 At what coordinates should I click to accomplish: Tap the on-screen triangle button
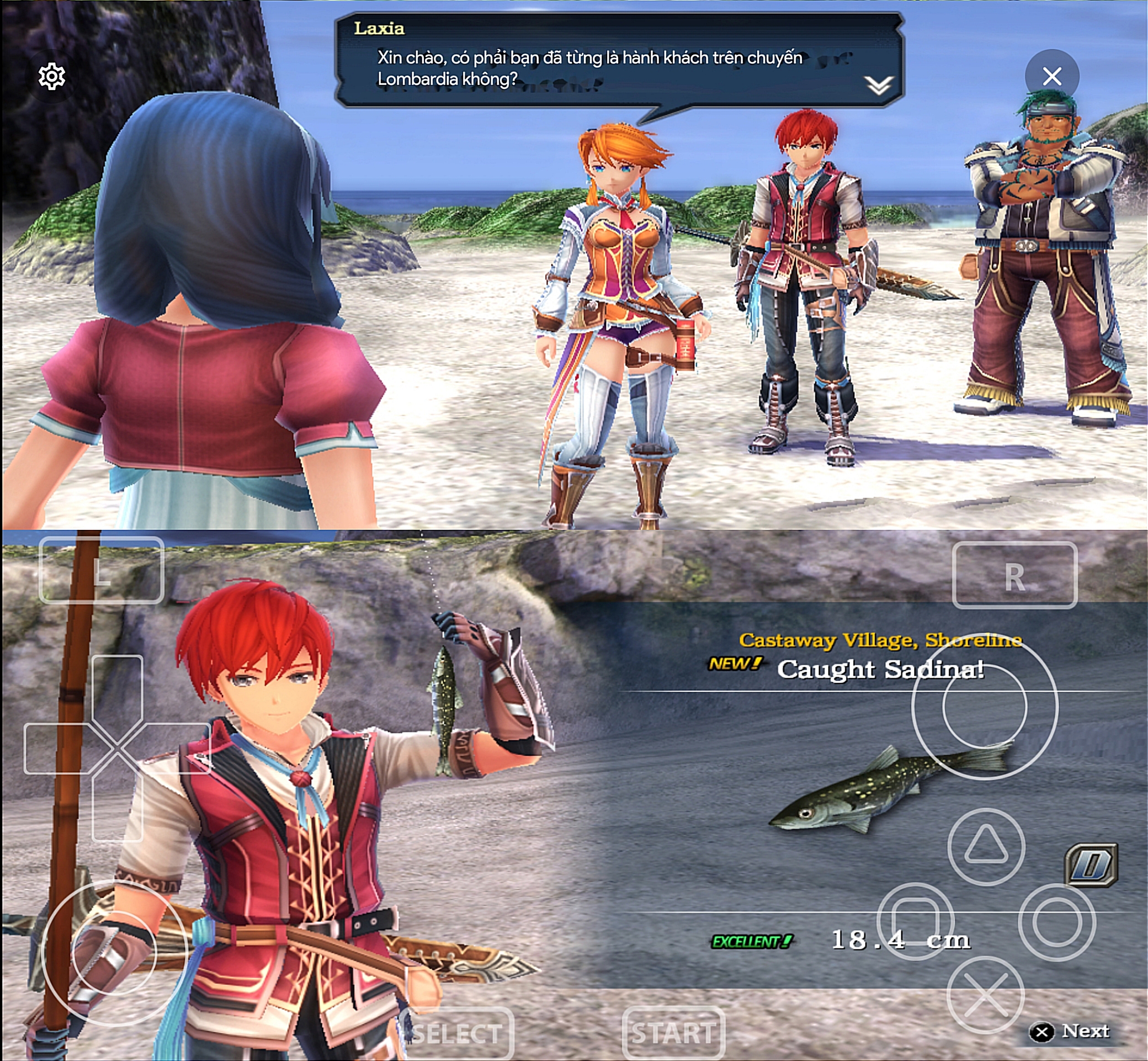pyautogui.click(x=986, y=846)
